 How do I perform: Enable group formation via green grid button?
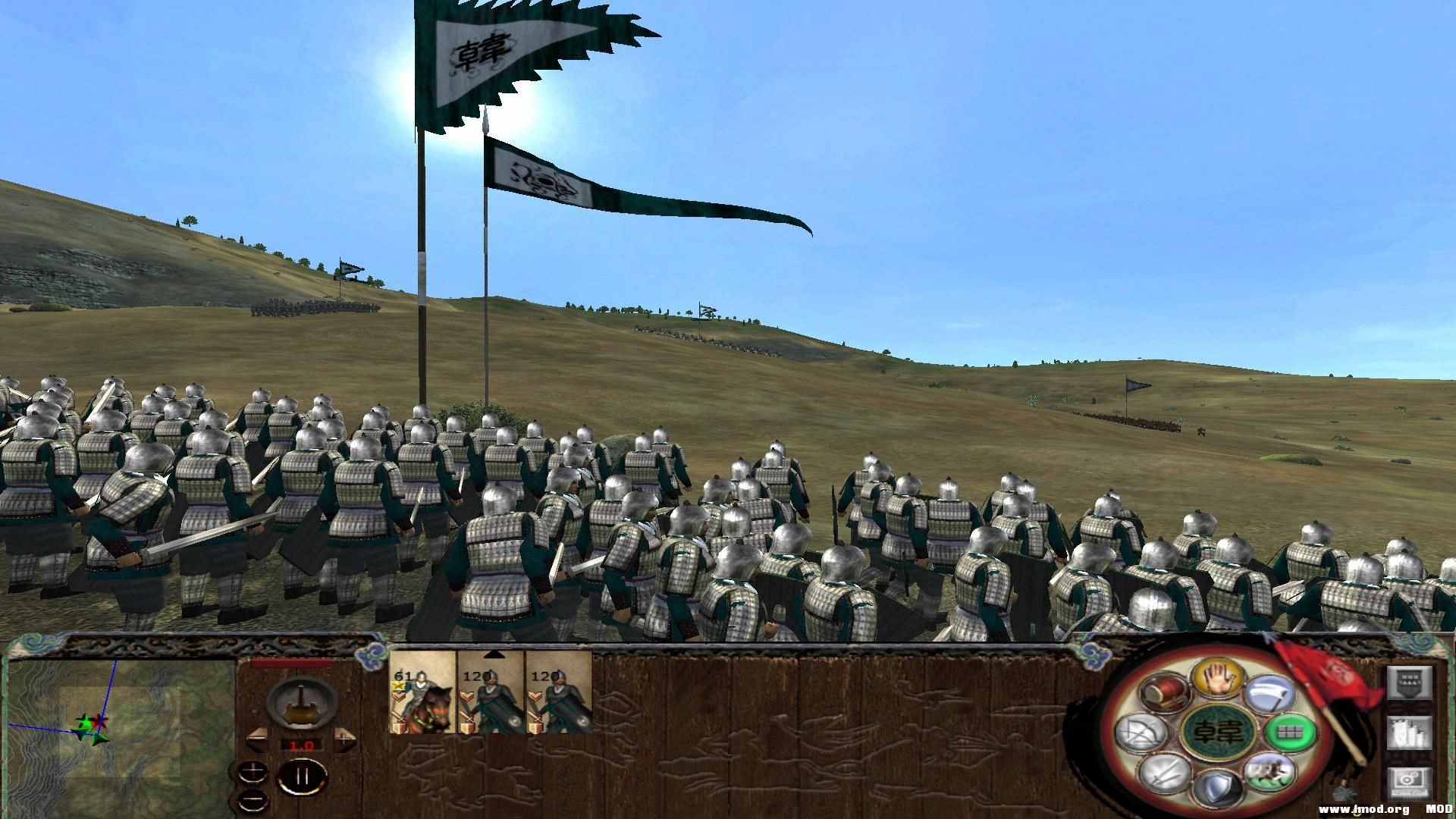[1290, 733]
